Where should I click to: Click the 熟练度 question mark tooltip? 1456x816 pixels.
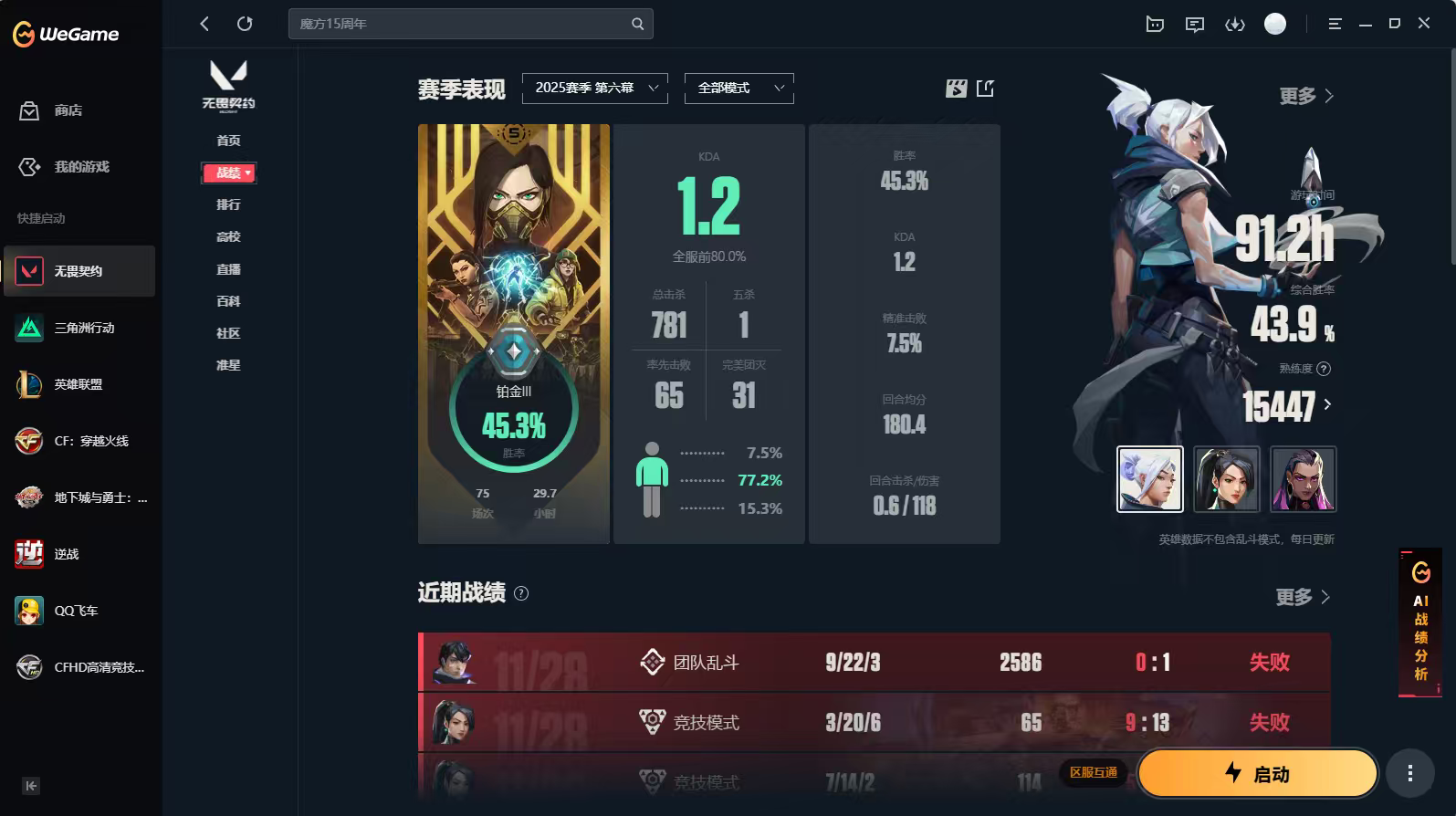pyautogui.click(x=1325, y=369)
